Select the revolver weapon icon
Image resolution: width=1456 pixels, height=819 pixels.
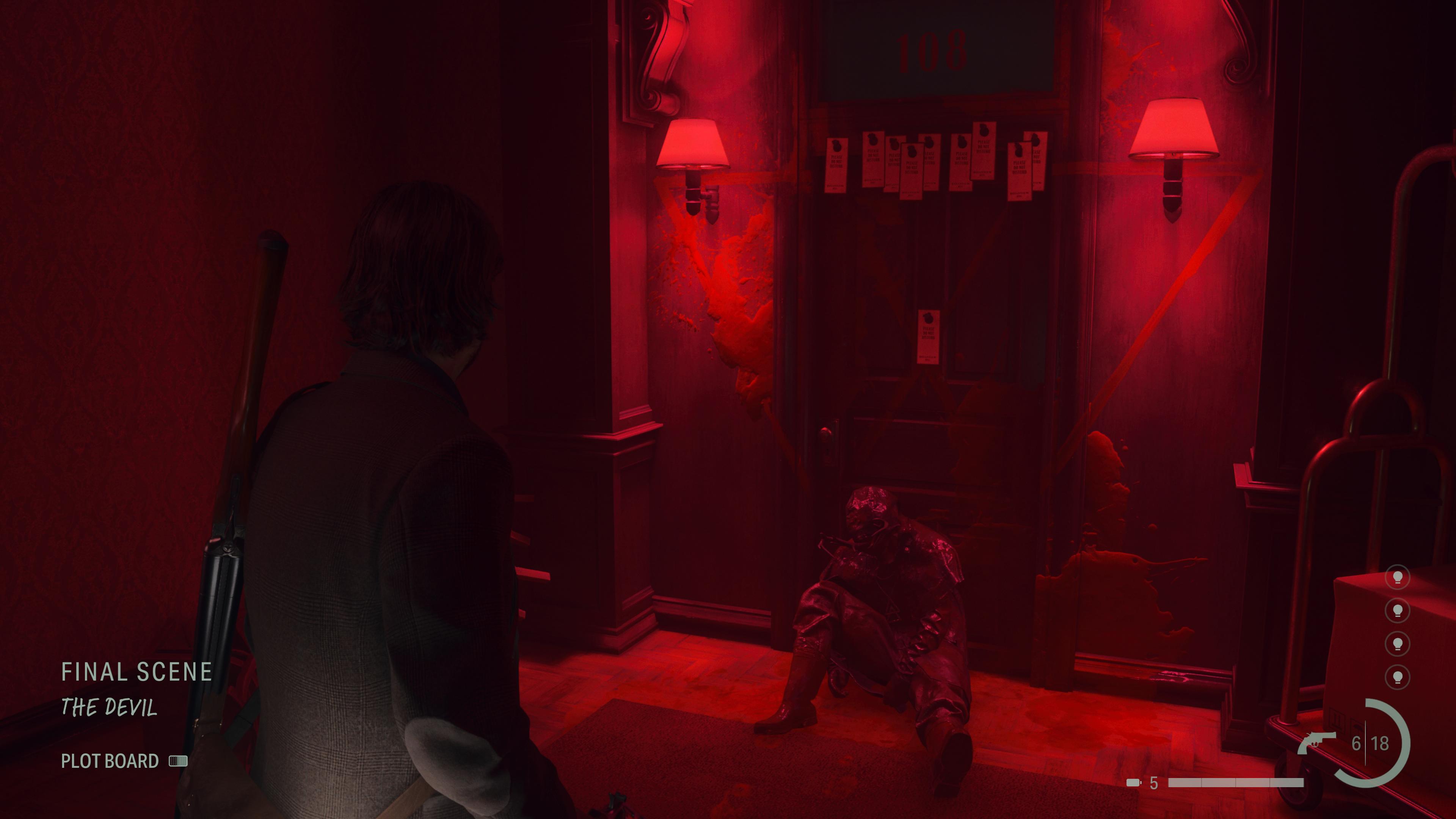point(1316,742)
